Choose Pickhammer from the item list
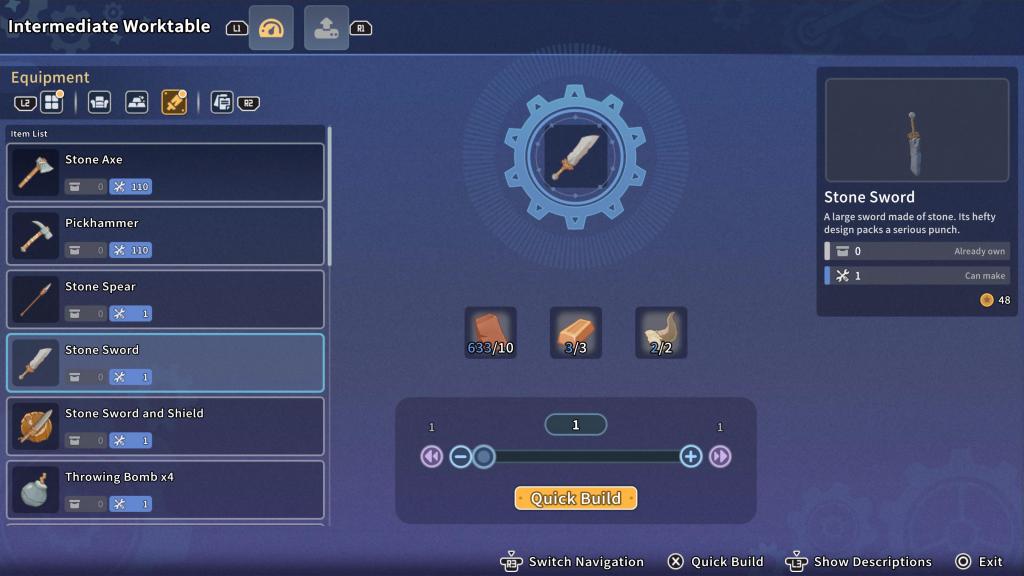The width and height of the screenshot is (1024, 576). (165, 236)
